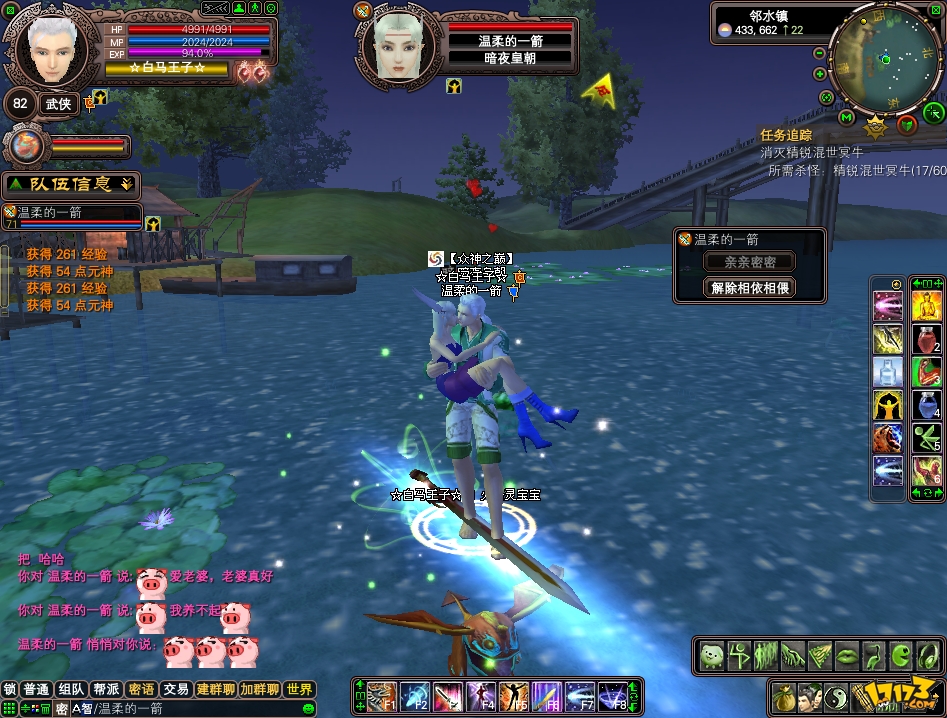Select the 世界 world chat channel

point(299,689)
